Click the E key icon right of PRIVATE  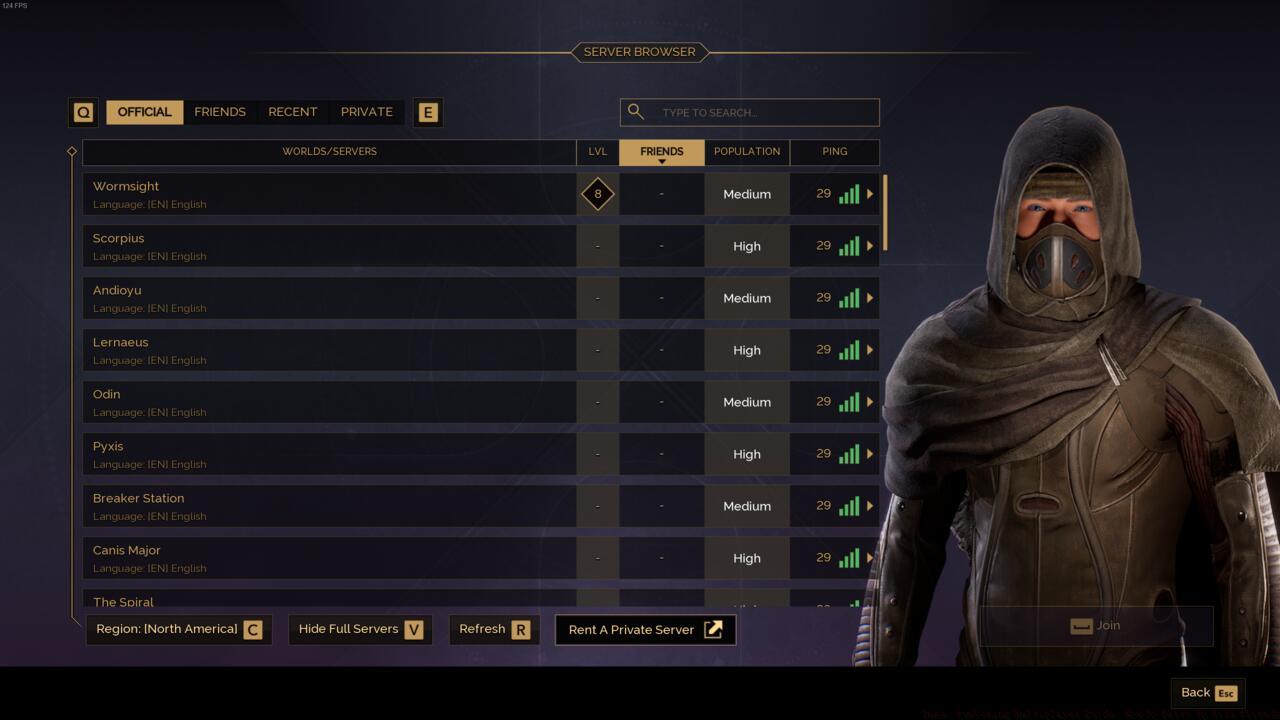coord(428,112)
